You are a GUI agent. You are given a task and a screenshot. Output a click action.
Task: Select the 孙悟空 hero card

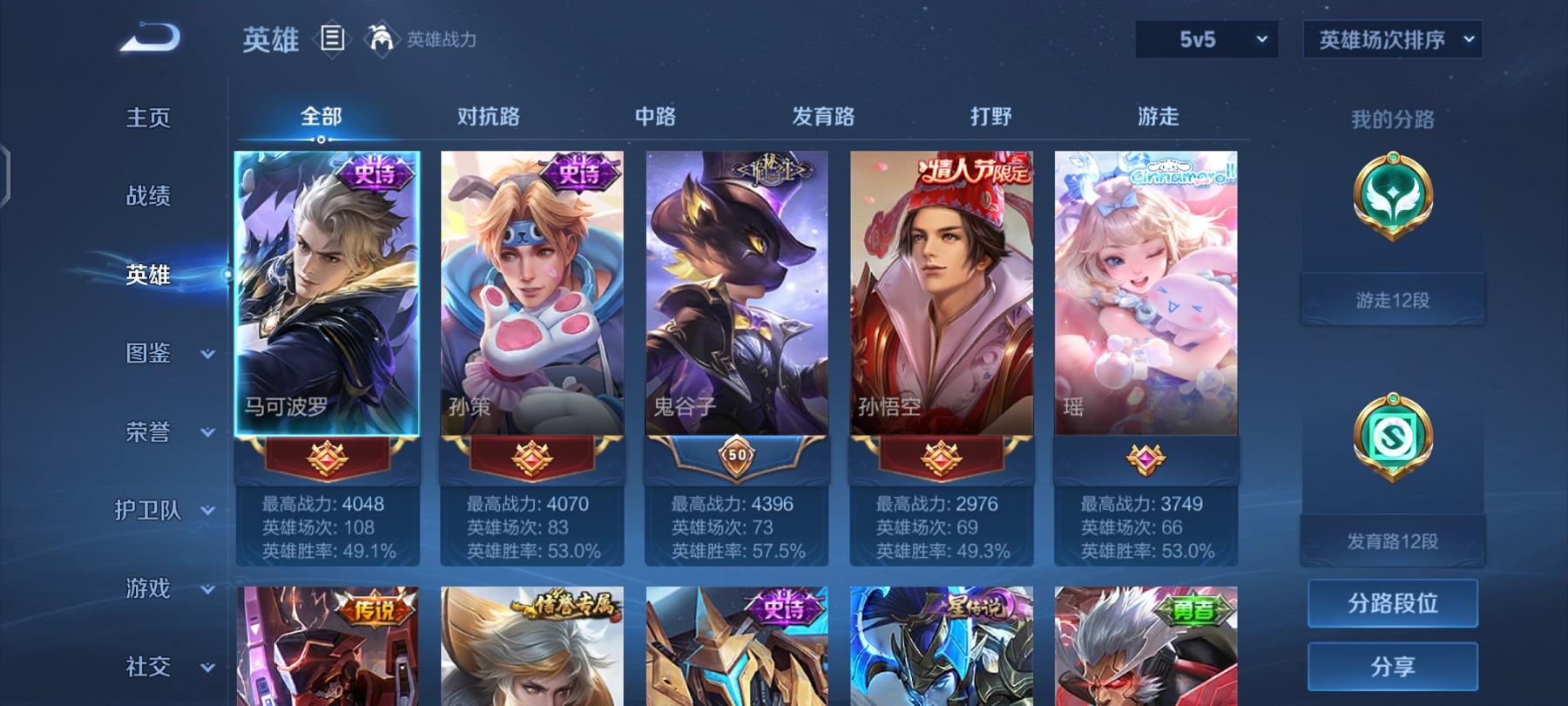[x=939, y=288]
